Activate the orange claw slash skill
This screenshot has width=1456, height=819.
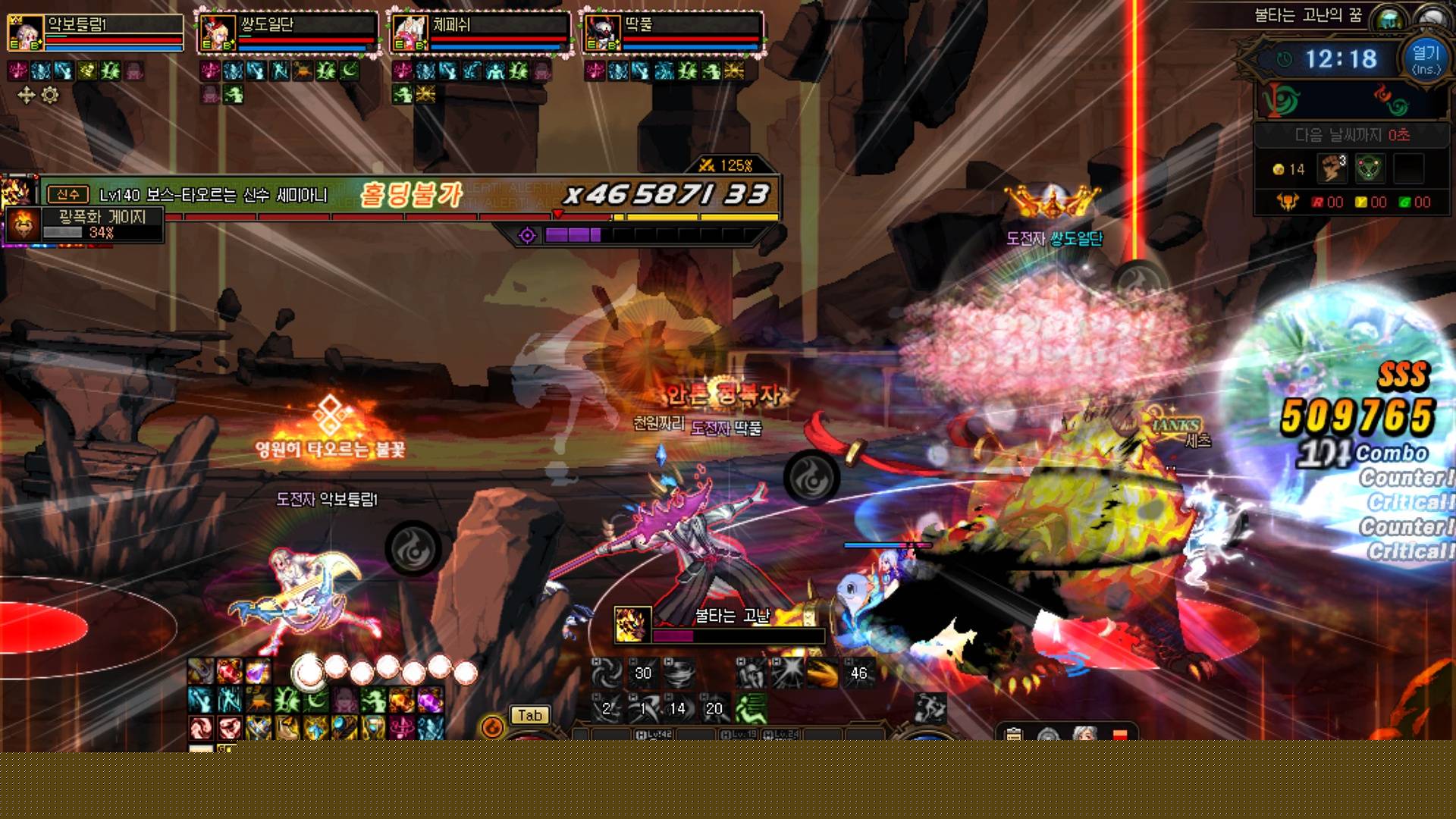tap(822, 673)
